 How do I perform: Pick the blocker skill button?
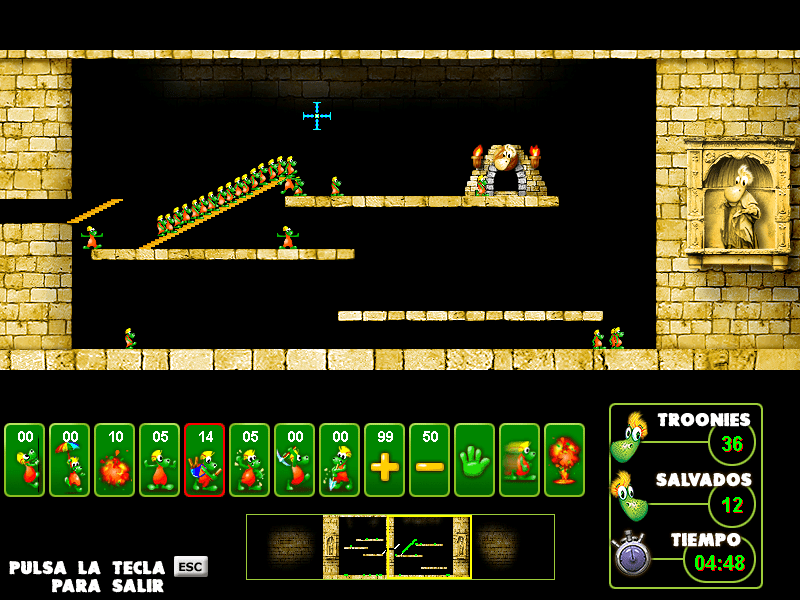tap(159, 460)
